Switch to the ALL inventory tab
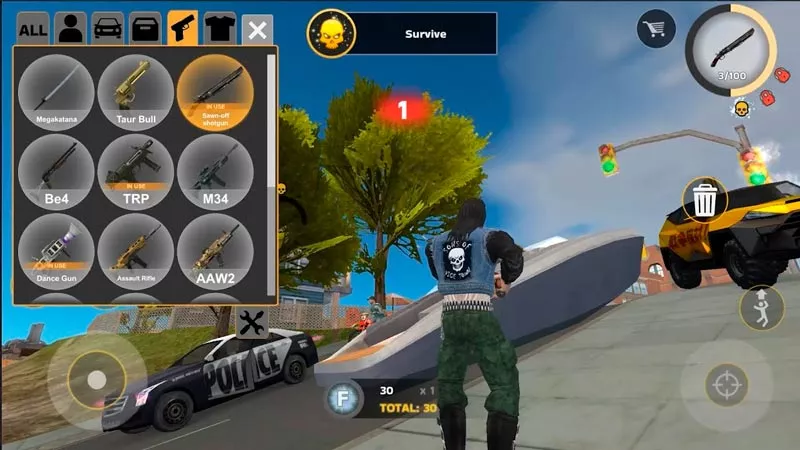The width and height of the screenshot is (800, 450). [x=33, y=28]
